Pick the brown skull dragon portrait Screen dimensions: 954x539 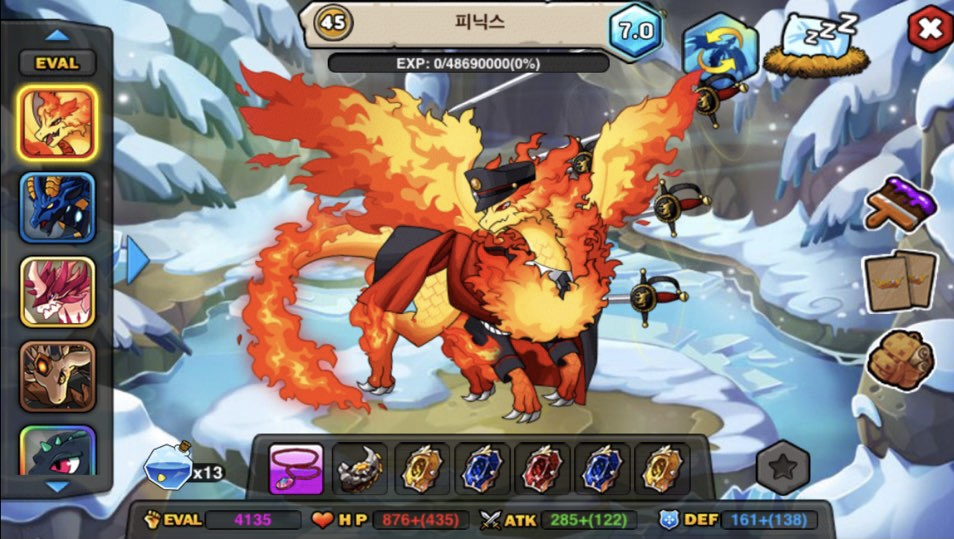coord(57,376)
